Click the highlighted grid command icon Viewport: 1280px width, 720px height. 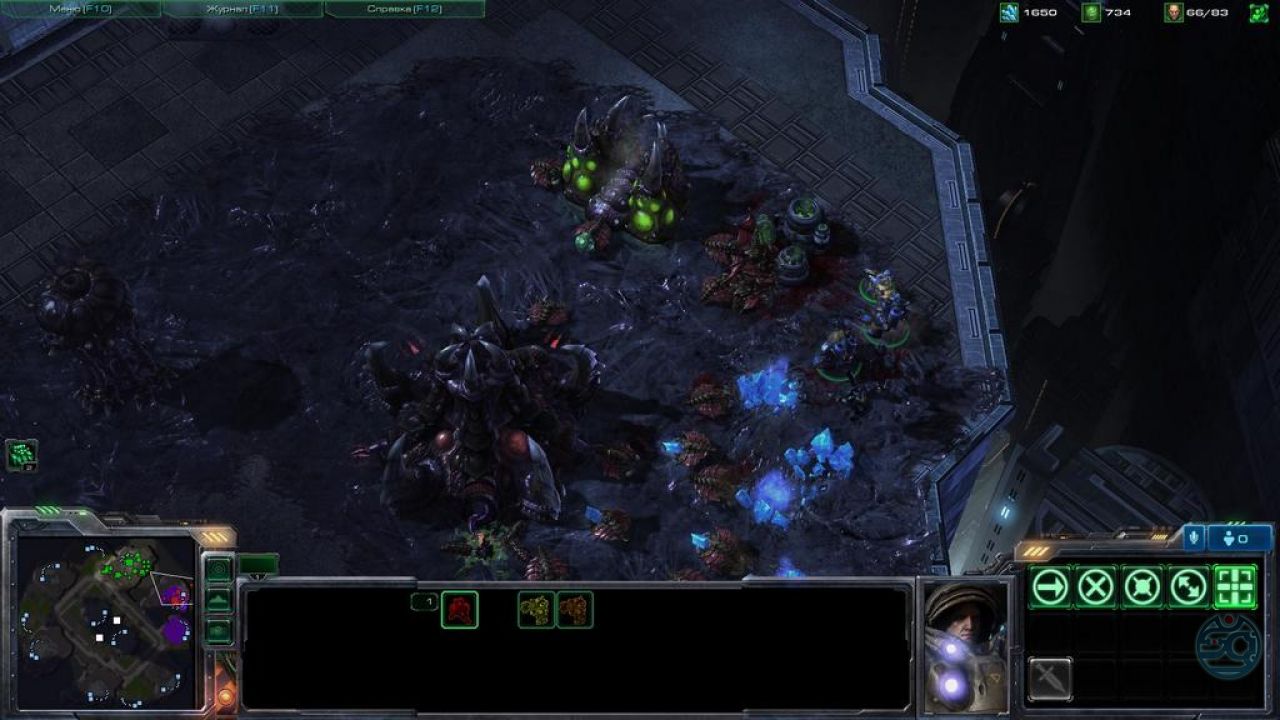pos(1234,586)
